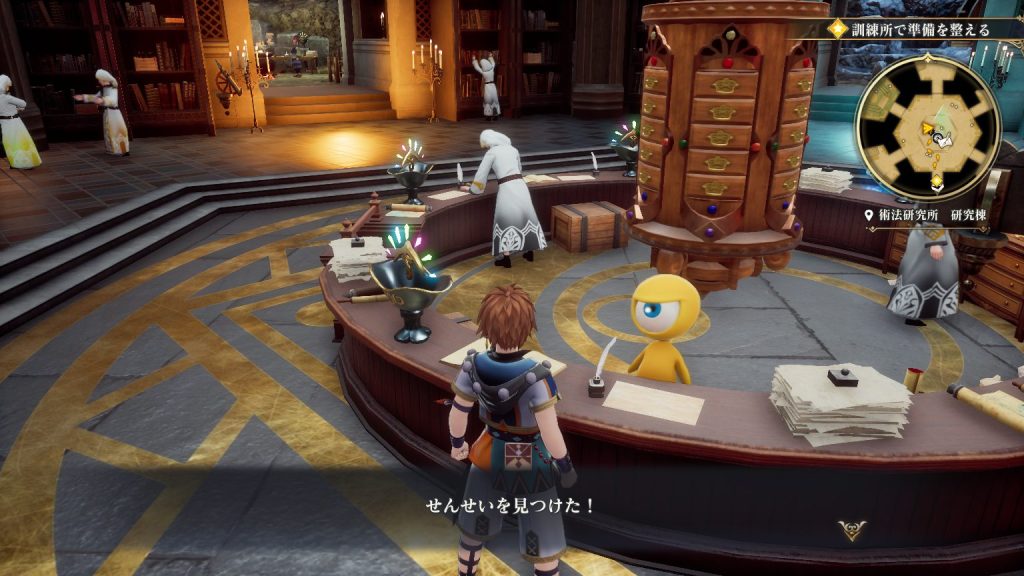Open the circular minimap

927,127
